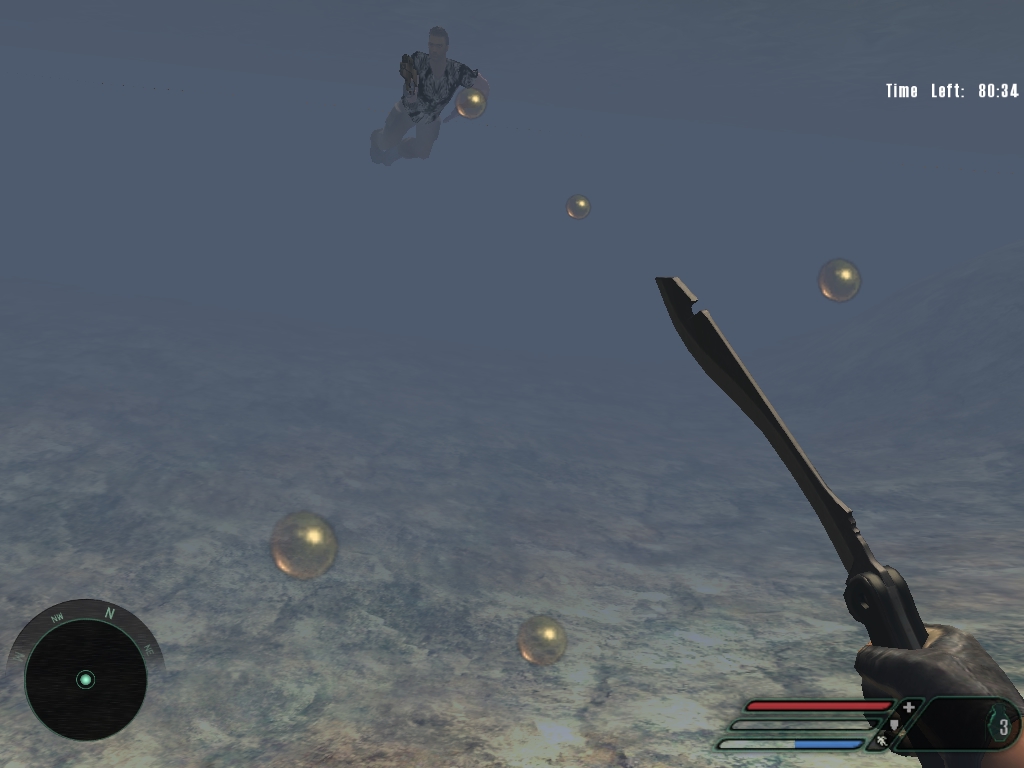
Task: Click the circular radar minimap
Action: click(x=86, y=679)
